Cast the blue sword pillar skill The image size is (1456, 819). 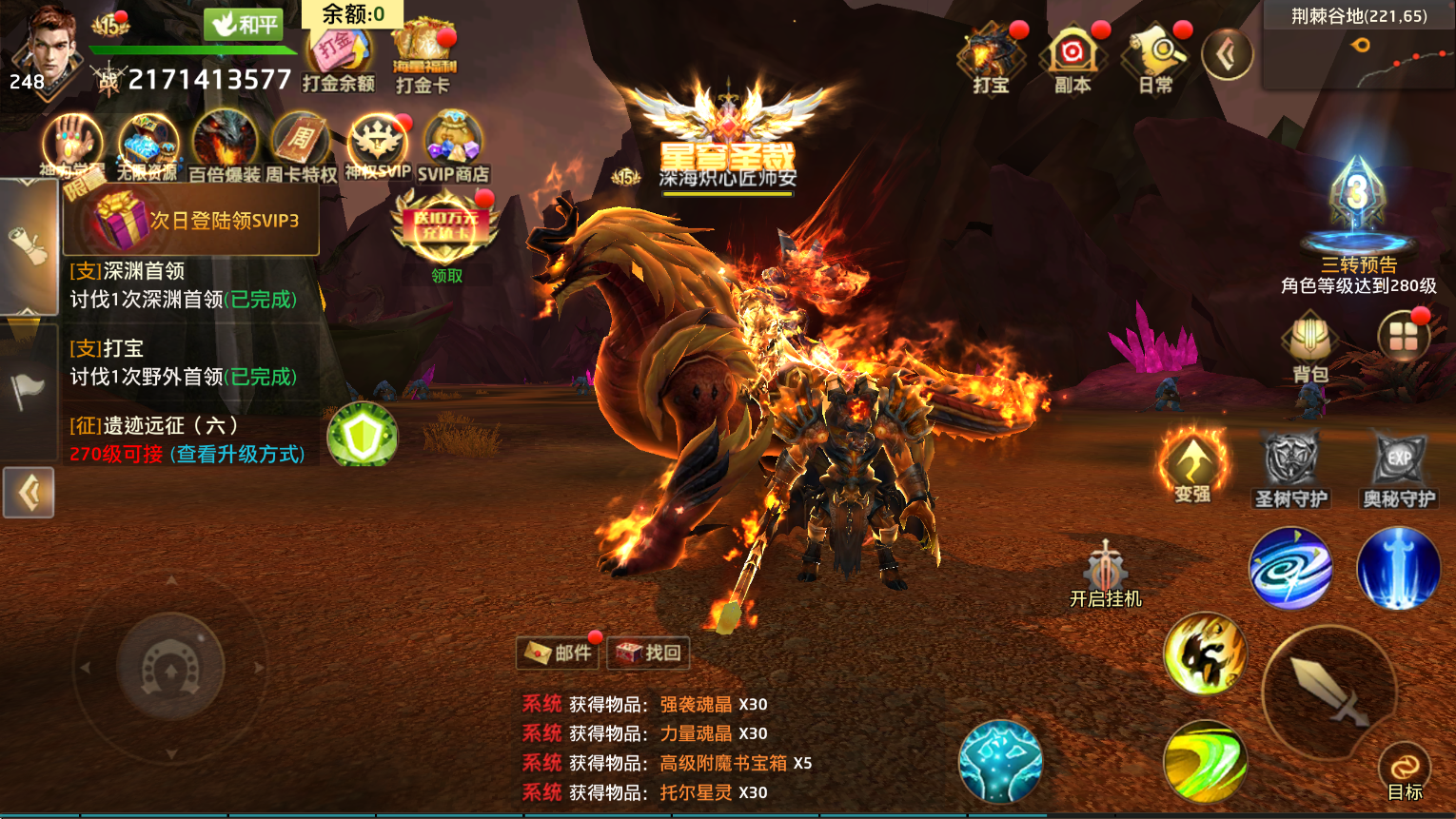[1398, 569]
